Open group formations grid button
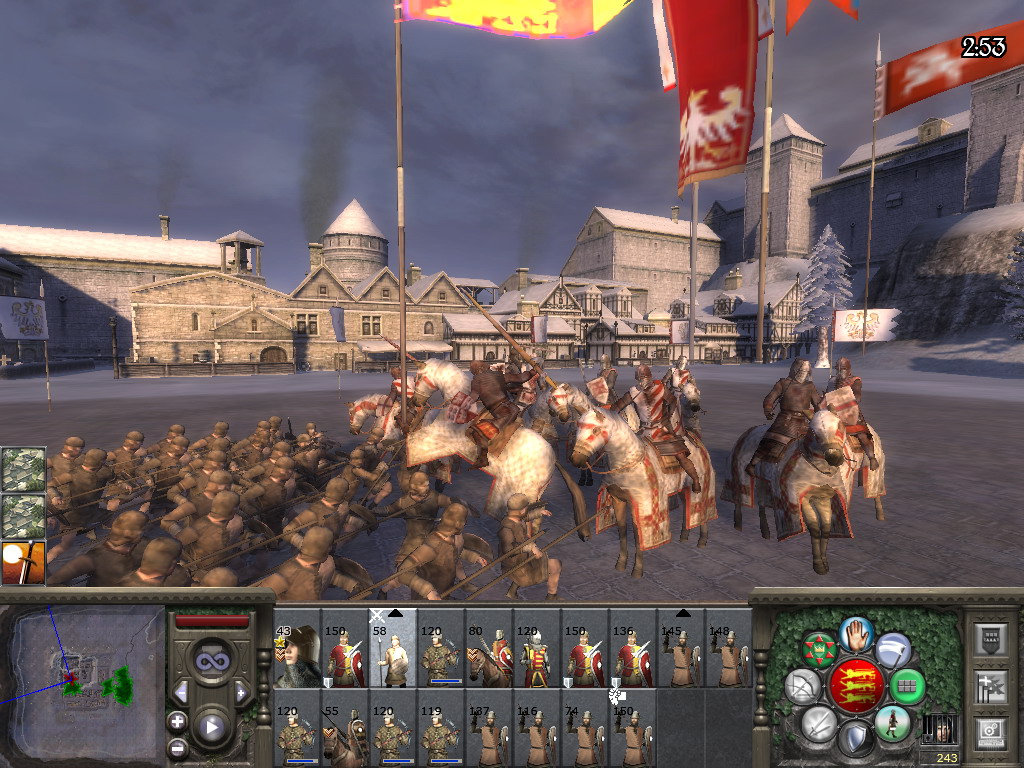1024x768 pixels. click(x=906, y=686)
